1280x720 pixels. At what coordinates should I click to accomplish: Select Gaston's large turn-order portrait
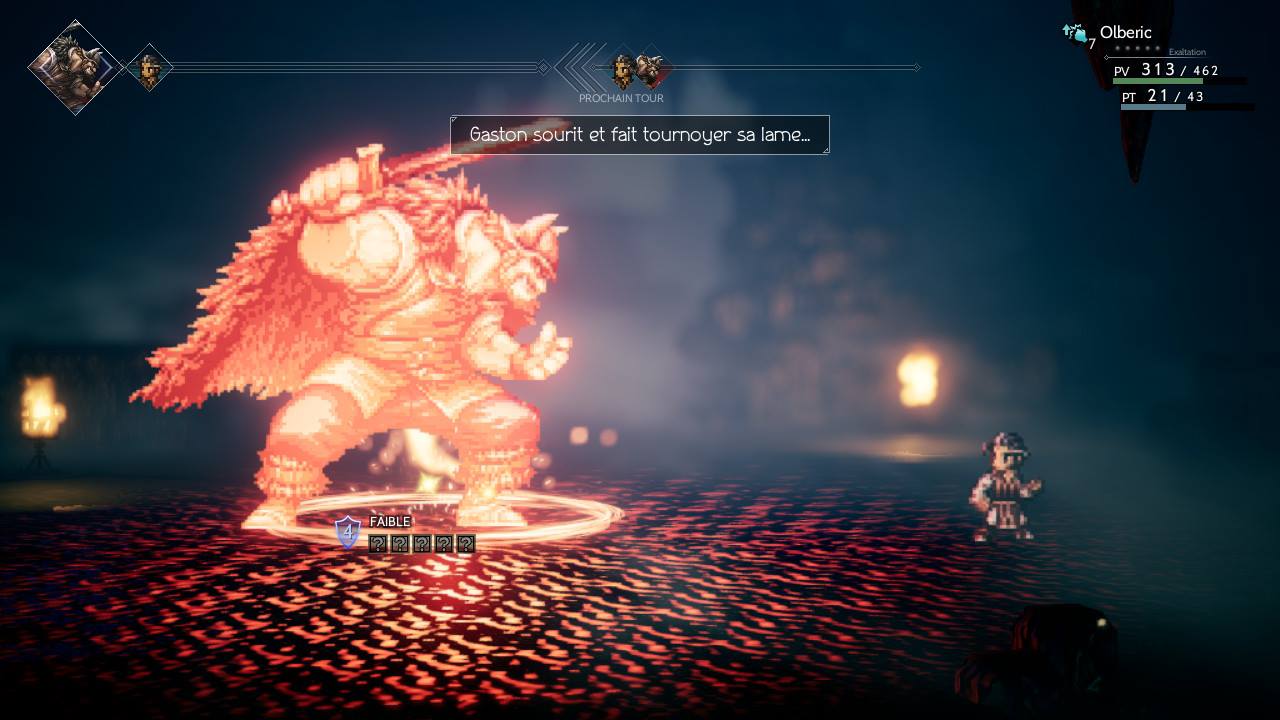pyautogui.click(x=75, y=67)
